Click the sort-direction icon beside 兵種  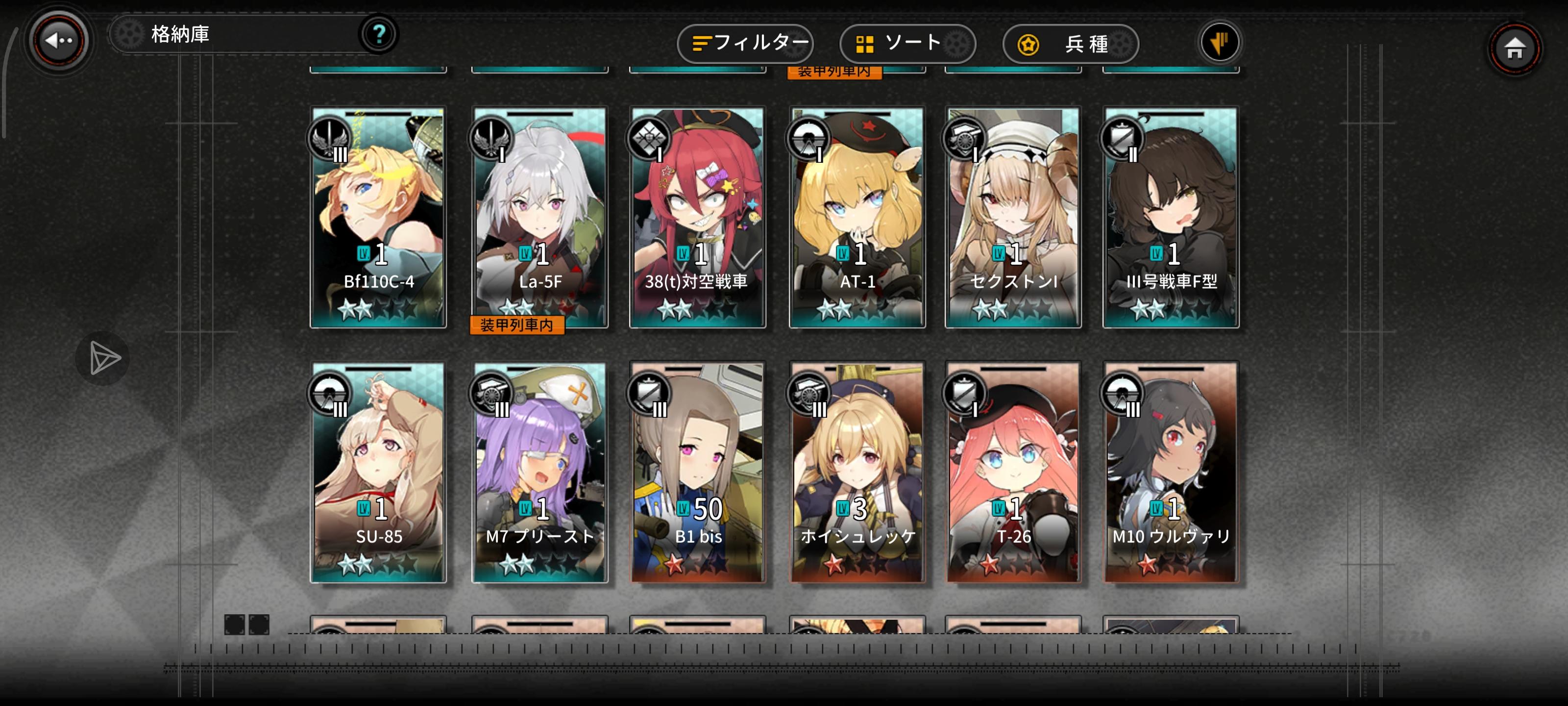click(x=1220, y=43)
